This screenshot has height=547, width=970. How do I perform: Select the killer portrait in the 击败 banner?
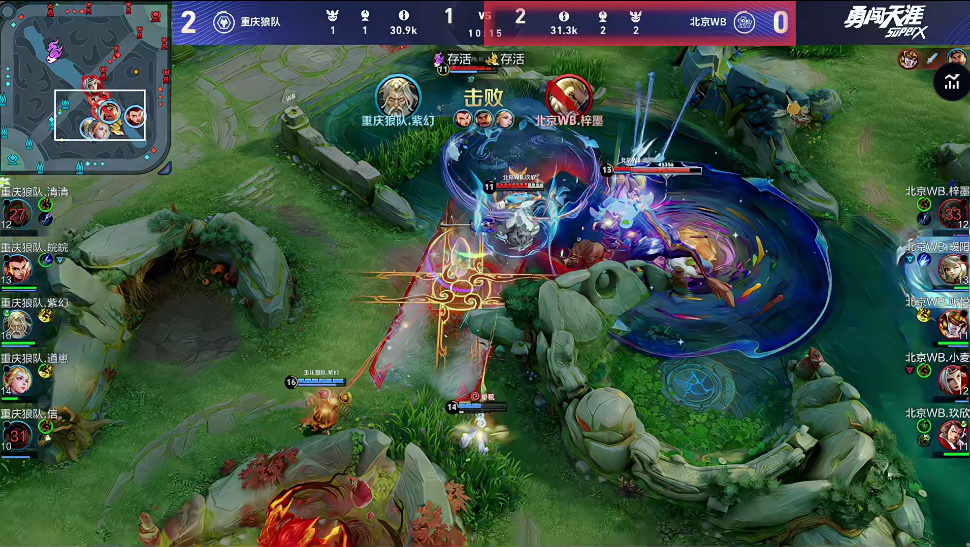[x=398, y=95]
